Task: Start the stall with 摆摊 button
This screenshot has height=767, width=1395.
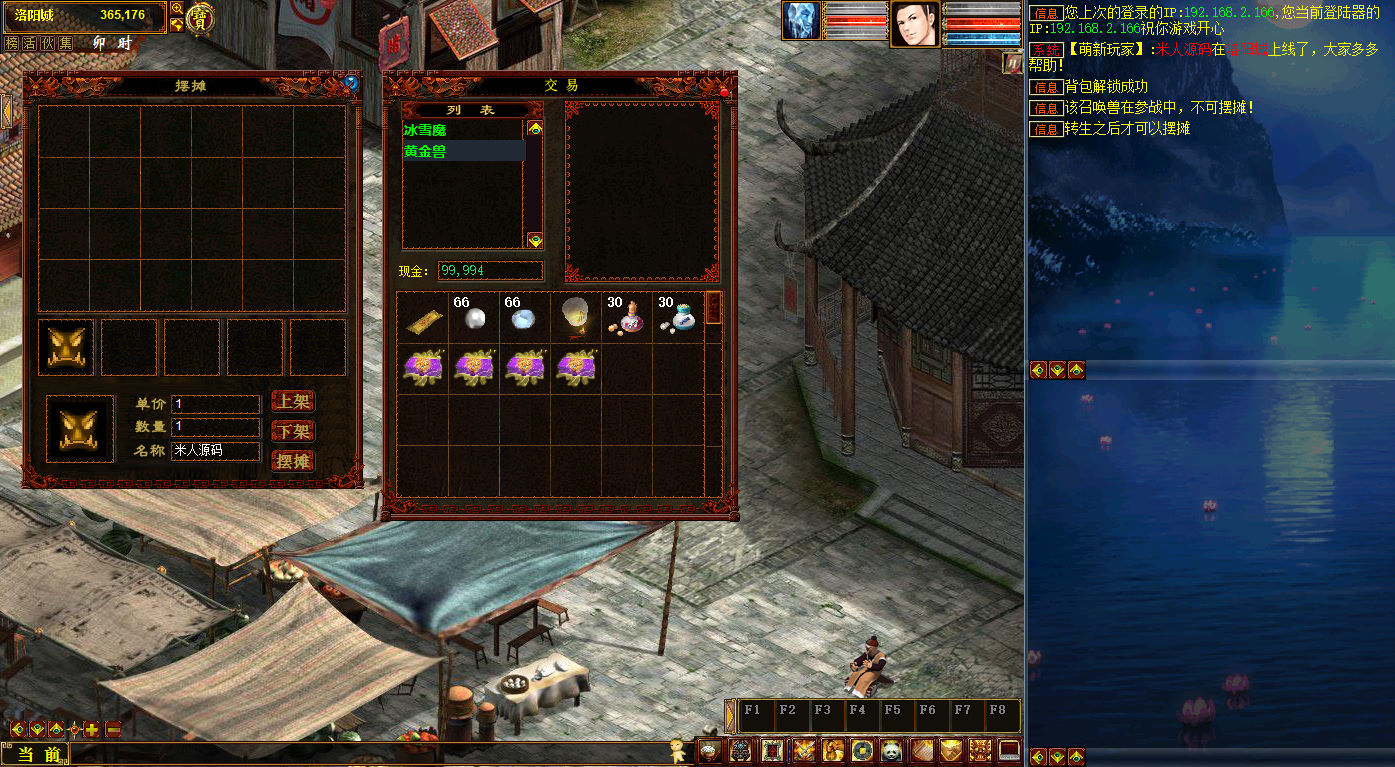Action: [x=293, y=462]
